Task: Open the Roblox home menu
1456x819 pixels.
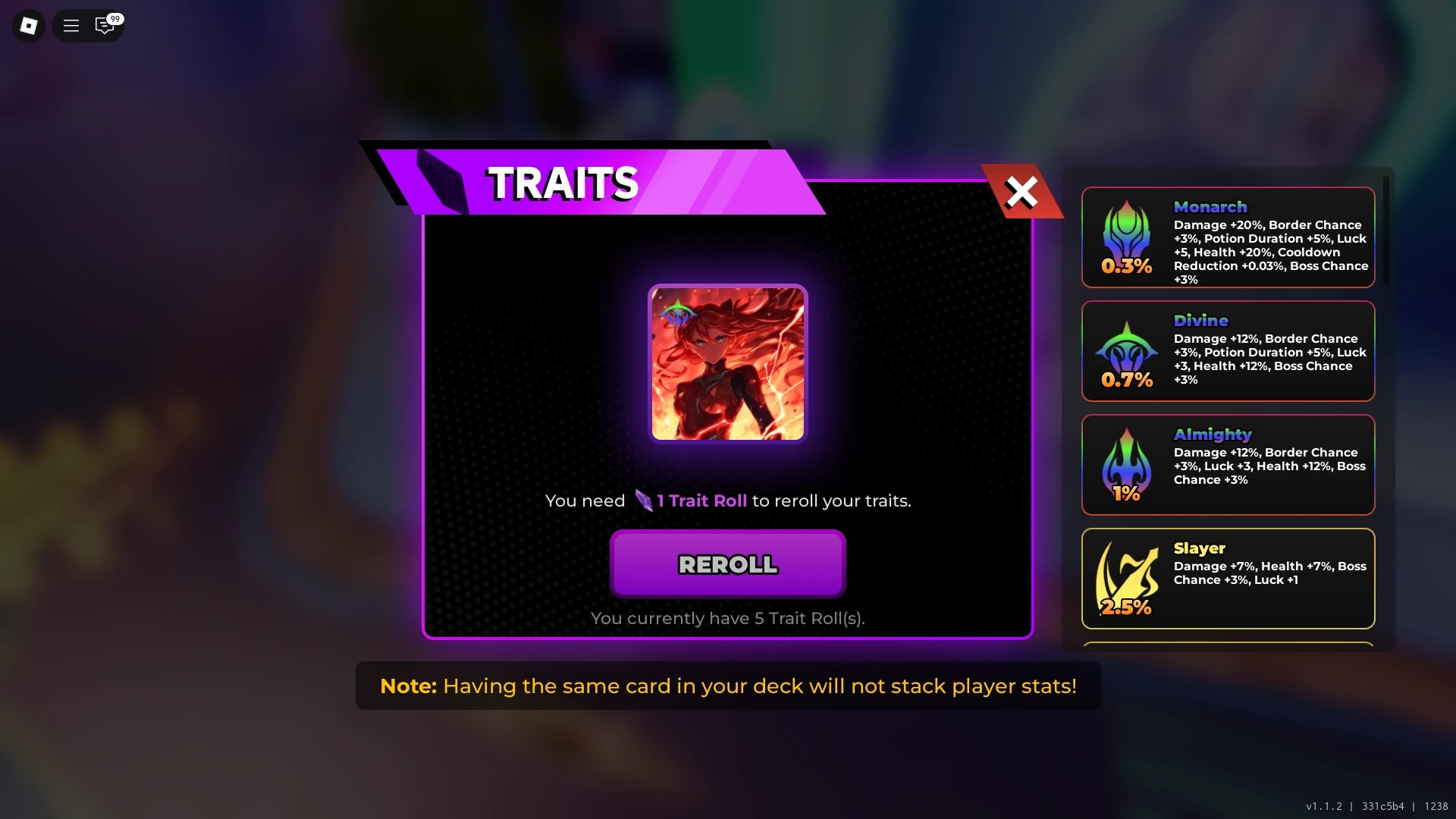Action: tap(28, 25)
